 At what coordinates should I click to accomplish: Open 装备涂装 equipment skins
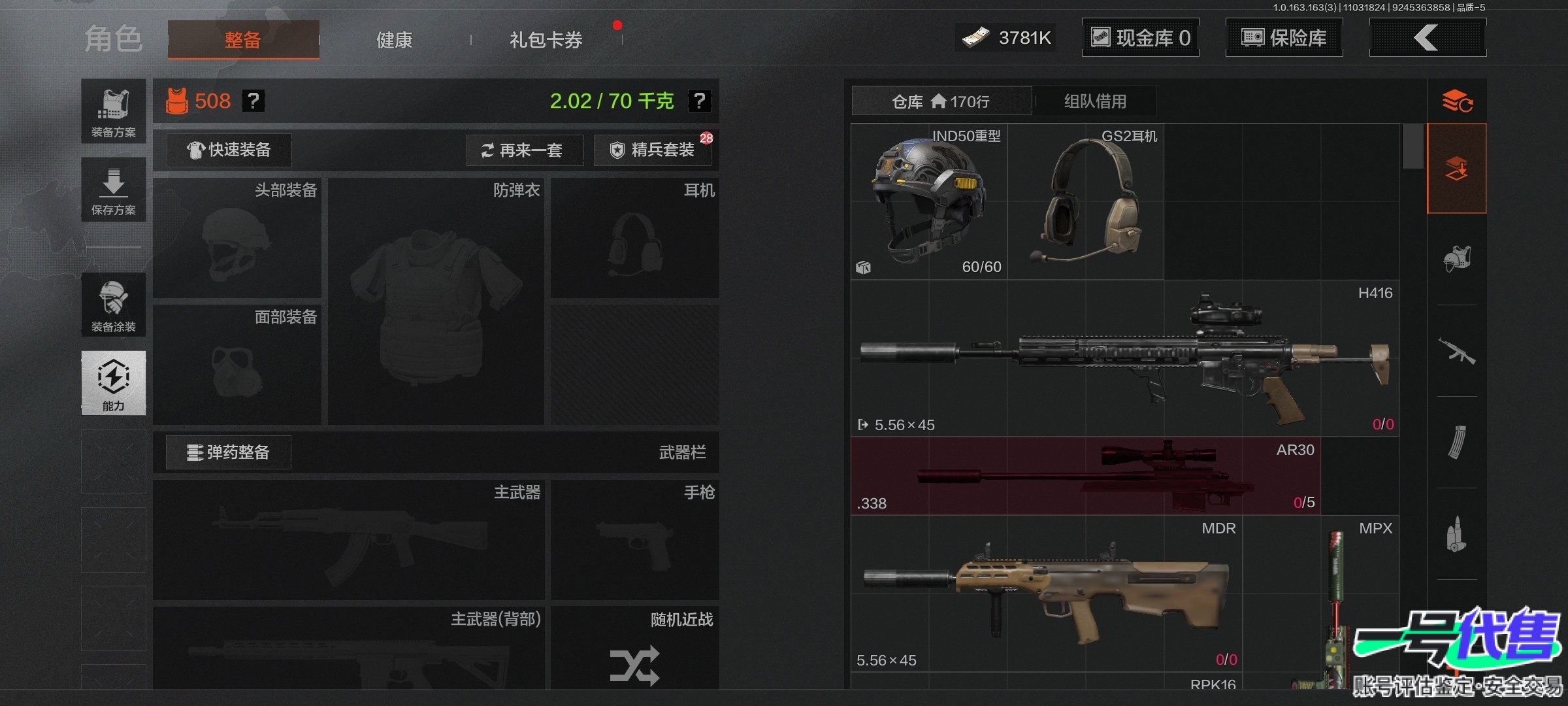114,305
